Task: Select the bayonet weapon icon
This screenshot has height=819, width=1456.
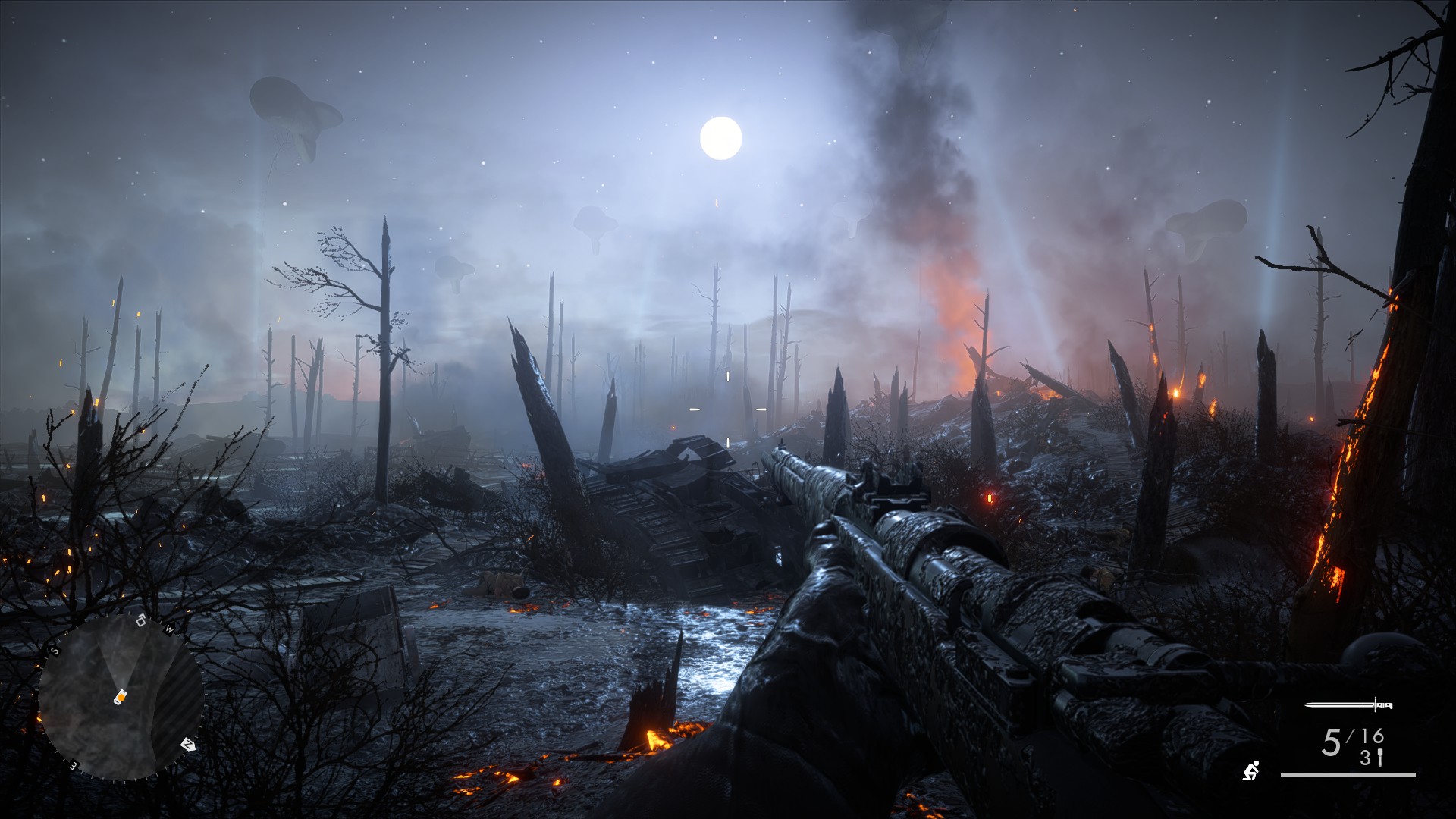Action: 1348,705
